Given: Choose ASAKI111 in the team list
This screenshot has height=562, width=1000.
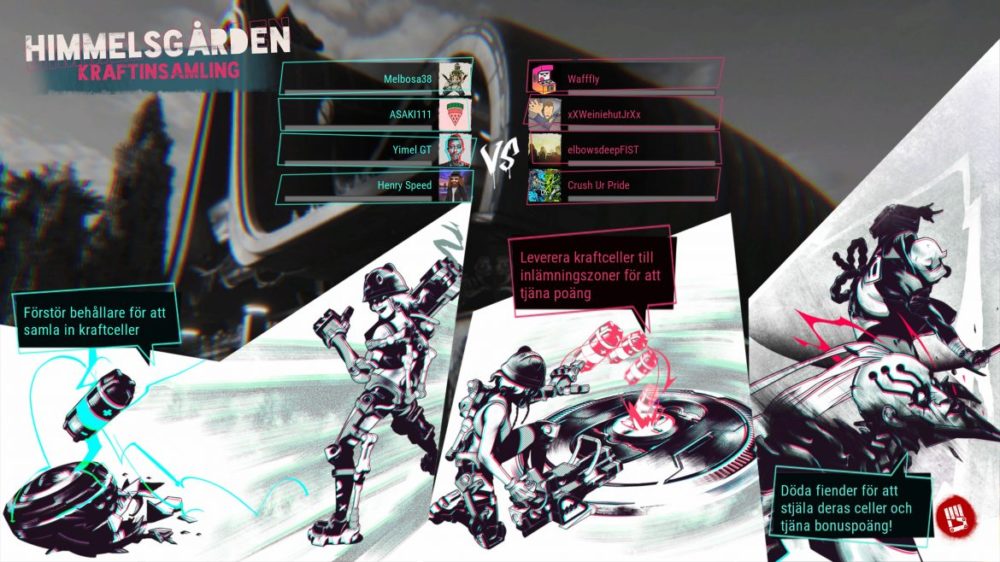Looking at the screenshot, I should pyautogui.click(x=376, y=114).
